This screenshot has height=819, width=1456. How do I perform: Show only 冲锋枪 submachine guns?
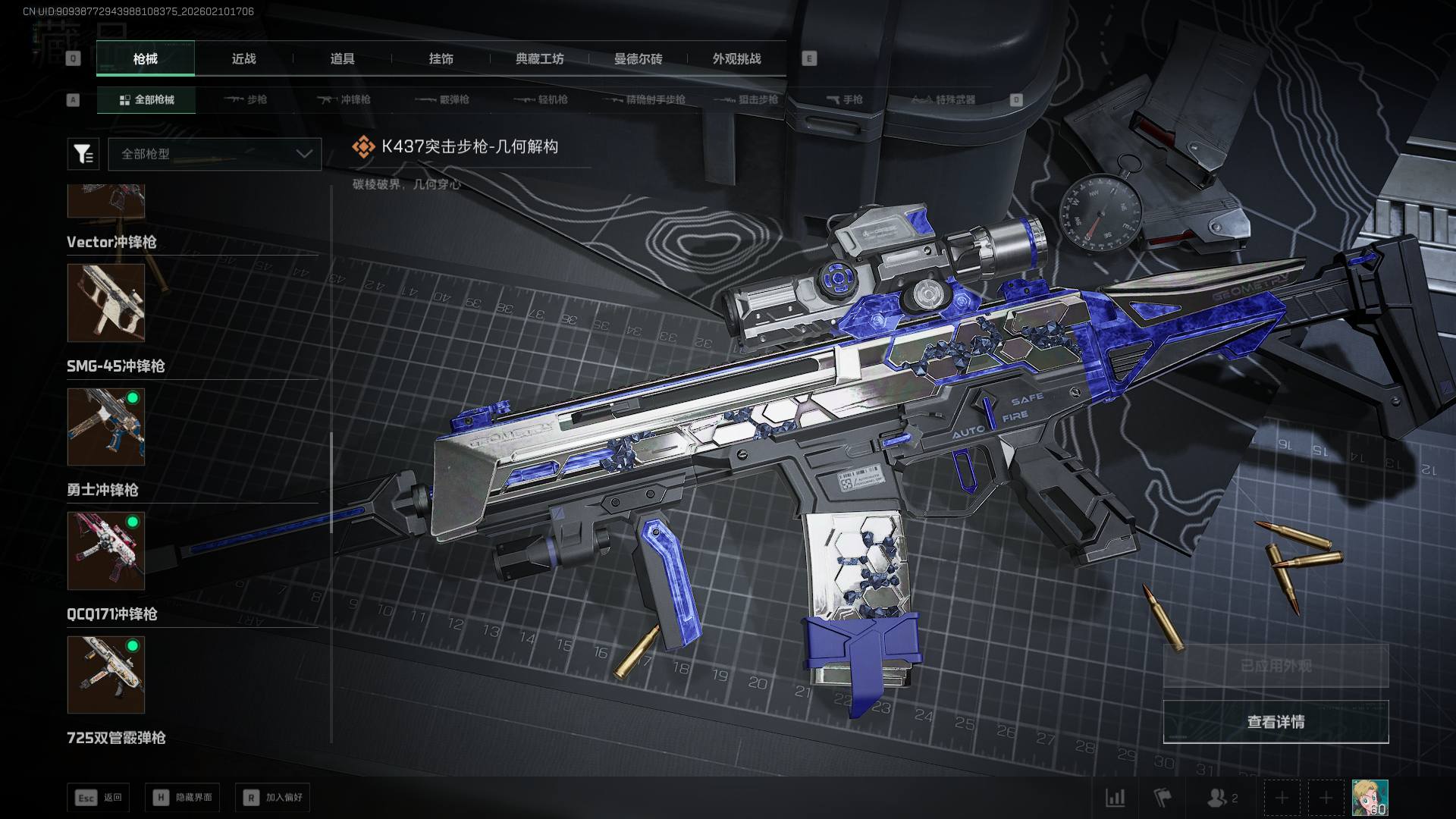(344, 99)
